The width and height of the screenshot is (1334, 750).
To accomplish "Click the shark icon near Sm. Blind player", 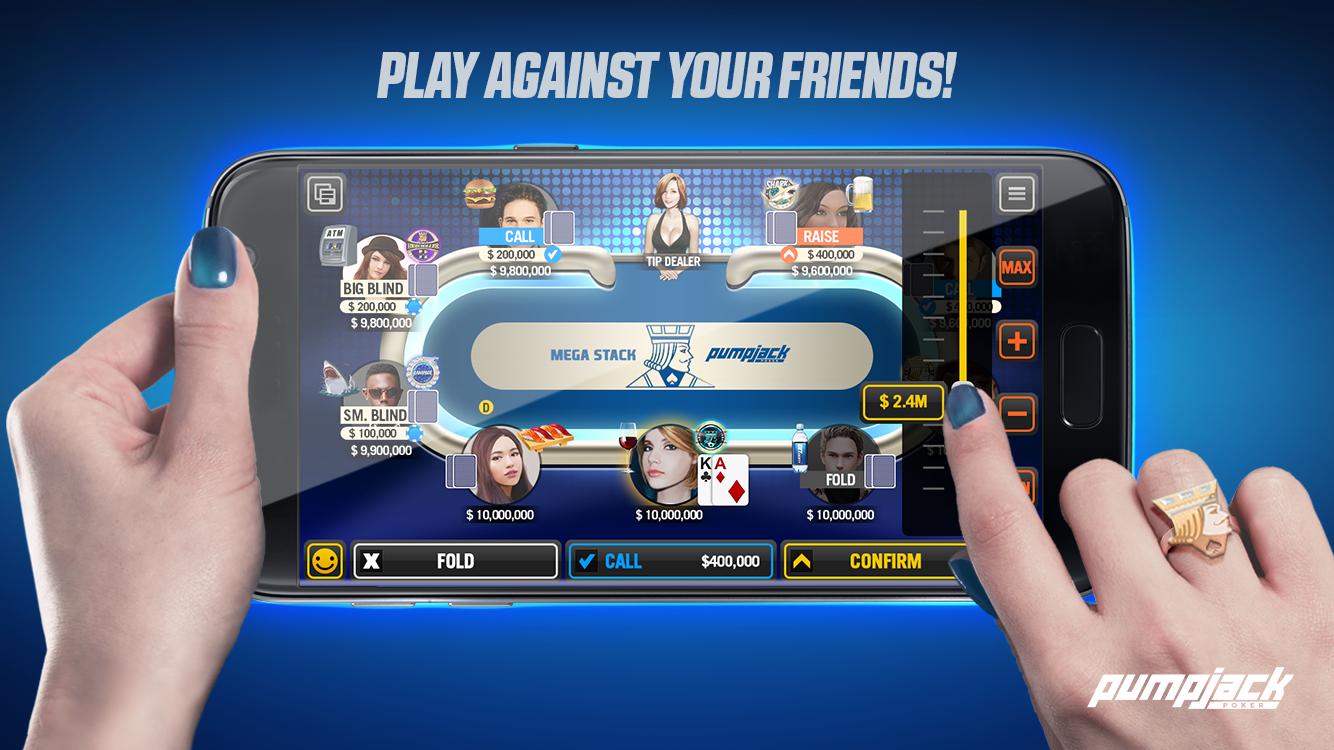I will click(x=333, y=377).
